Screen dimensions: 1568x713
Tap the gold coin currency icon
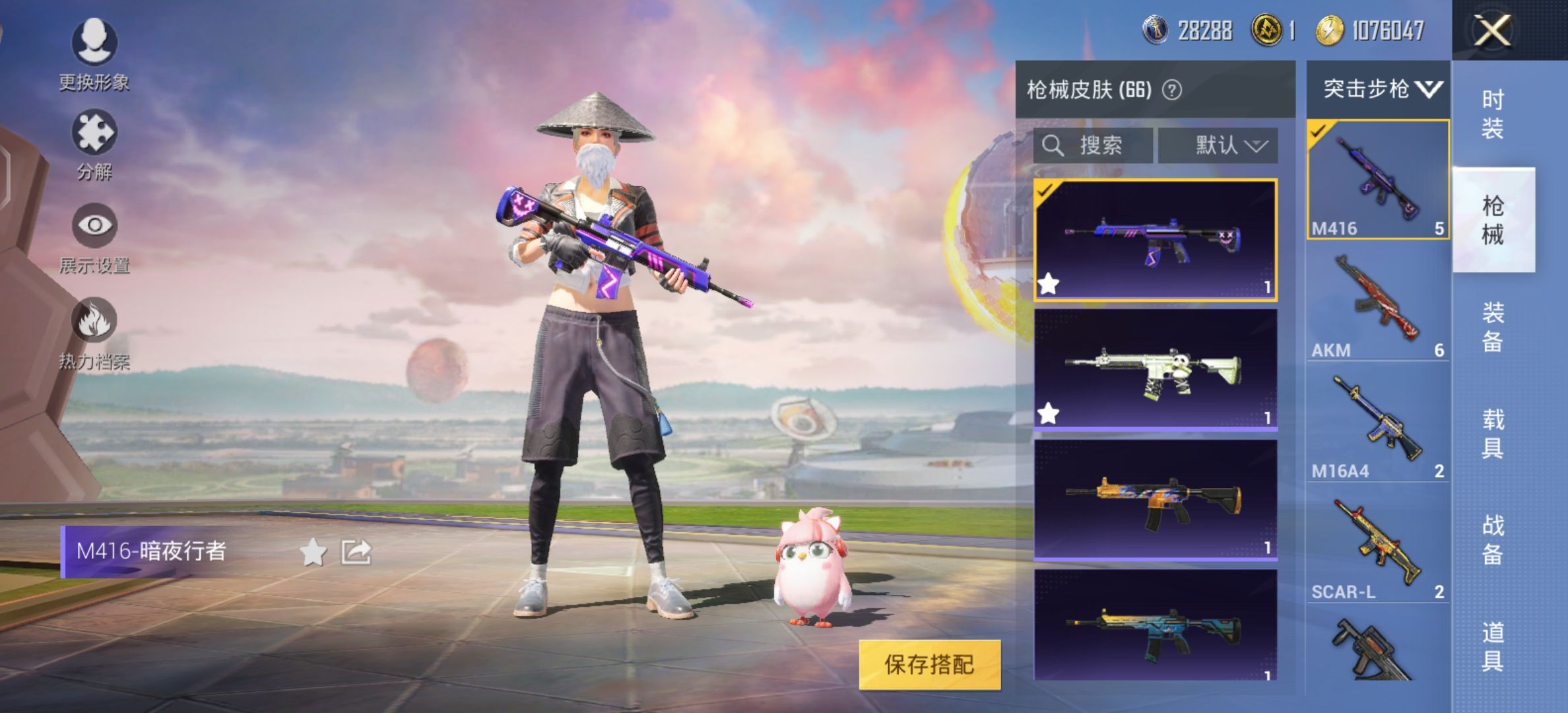click(x=1267, y=29)
